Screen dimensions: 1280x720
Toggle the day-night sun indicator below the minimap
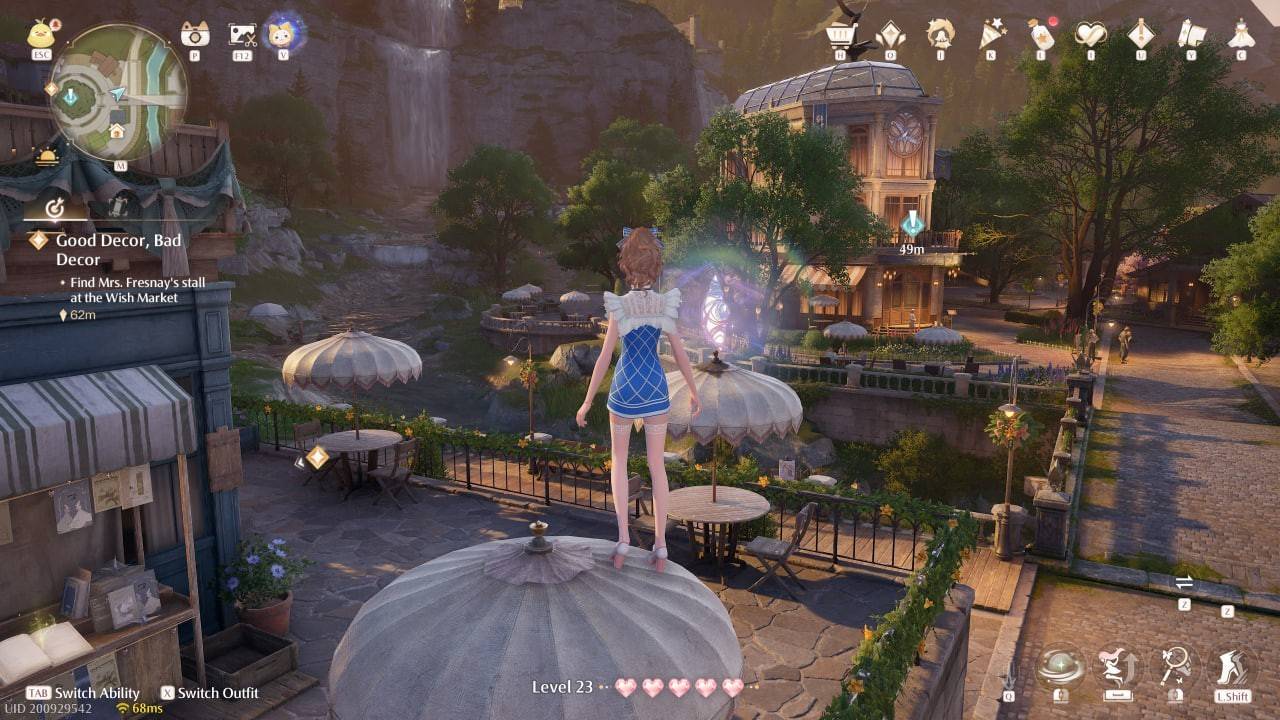(x=45, y=158)
